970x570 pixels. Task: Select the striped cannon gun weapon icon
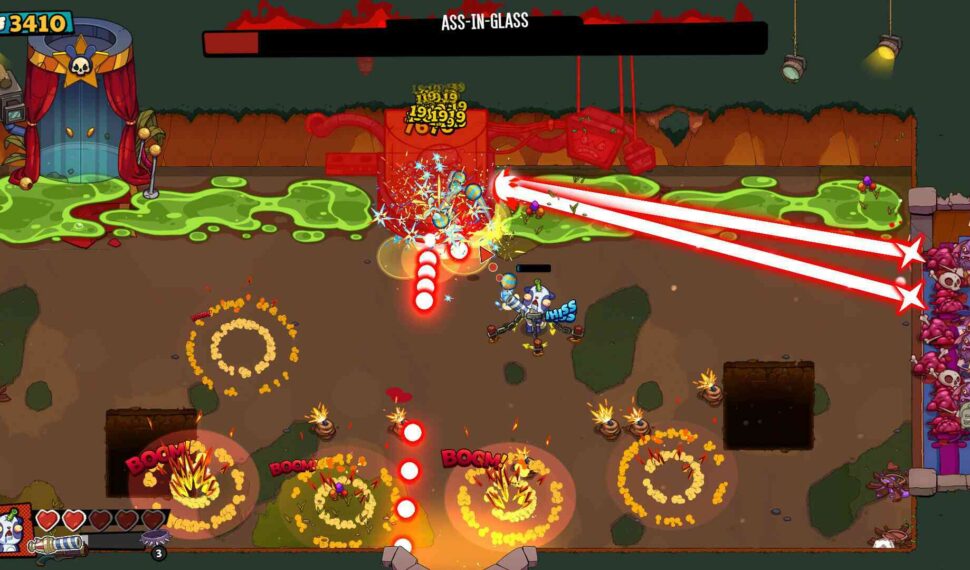pos(57,545)
